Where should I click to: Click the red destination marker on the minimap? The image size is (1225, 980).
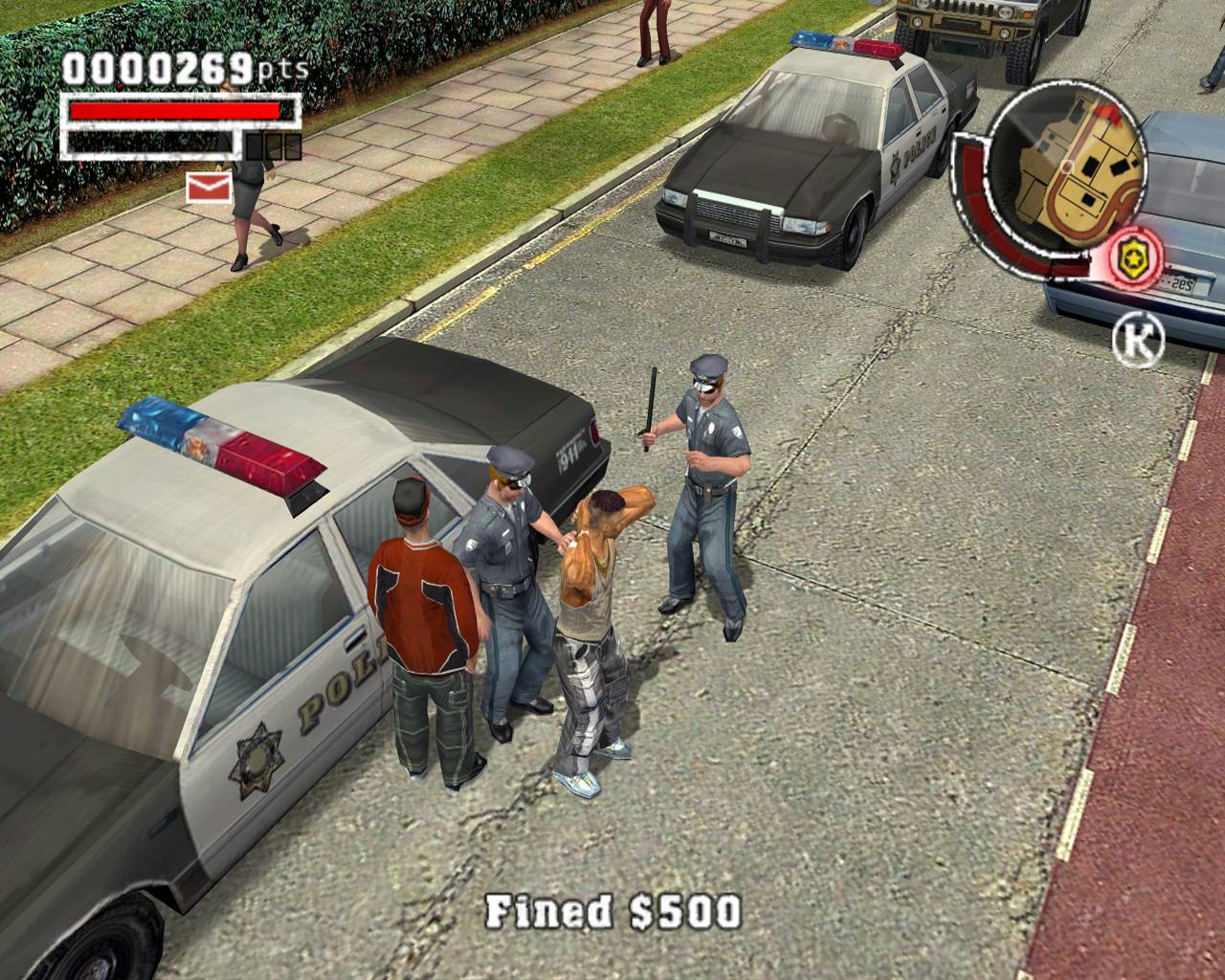coord(1108,113)
